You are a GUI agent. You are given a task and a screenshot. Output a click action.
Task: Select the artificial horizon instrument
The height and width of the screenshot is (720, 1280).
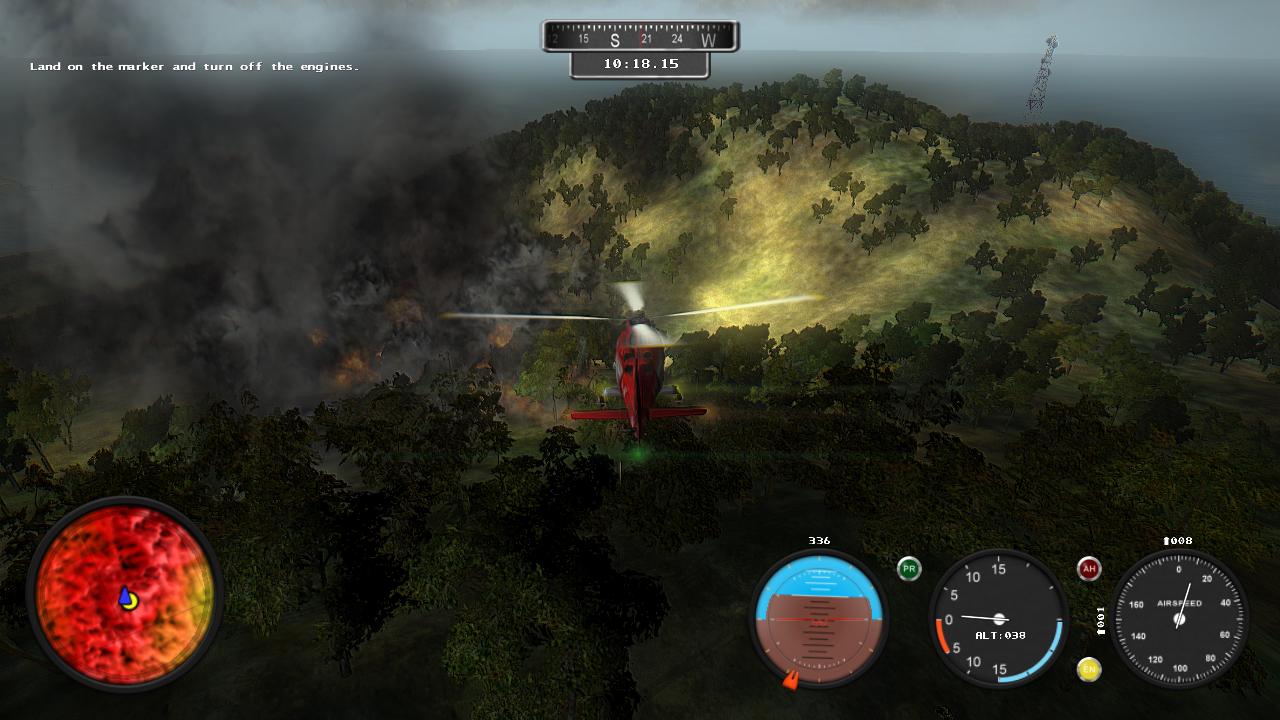tap(820, 620)
